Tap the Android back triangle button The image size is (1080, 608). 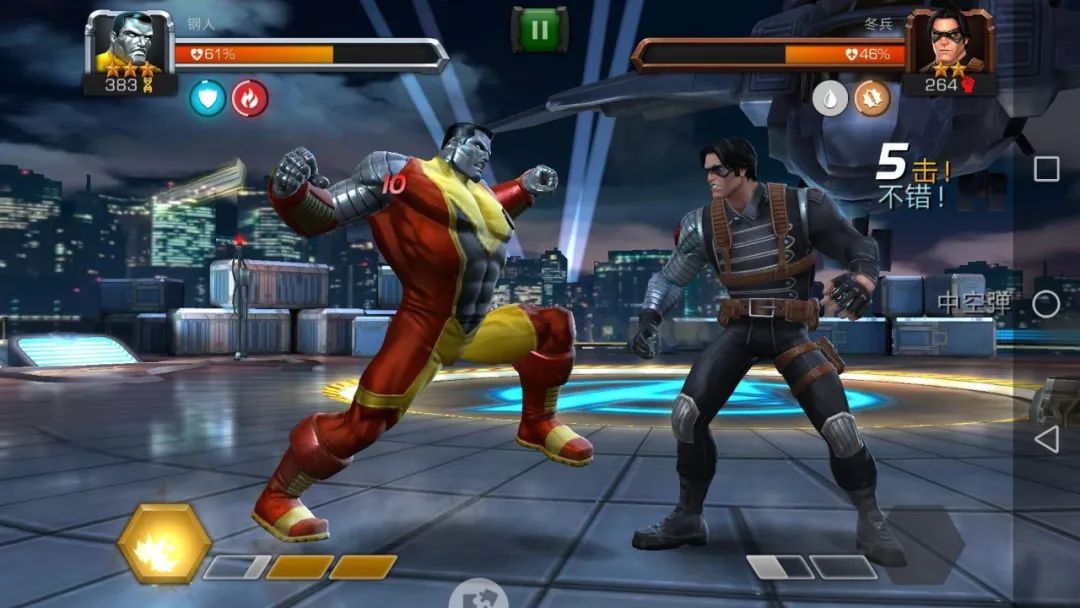coord(1046,439)
